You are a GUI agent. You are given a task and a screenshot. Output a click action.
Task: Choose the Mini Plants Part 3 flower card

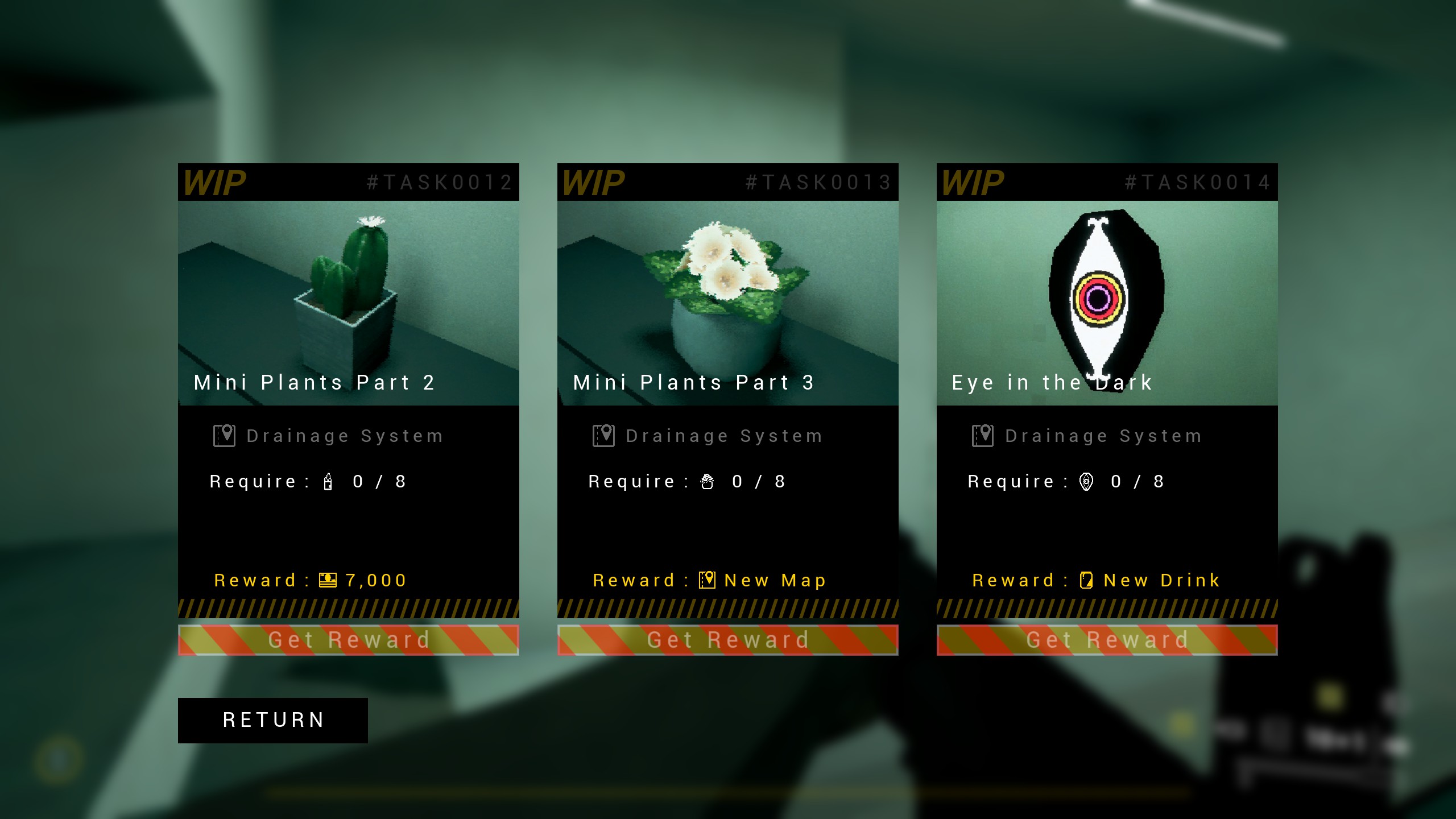click(727, 303)
